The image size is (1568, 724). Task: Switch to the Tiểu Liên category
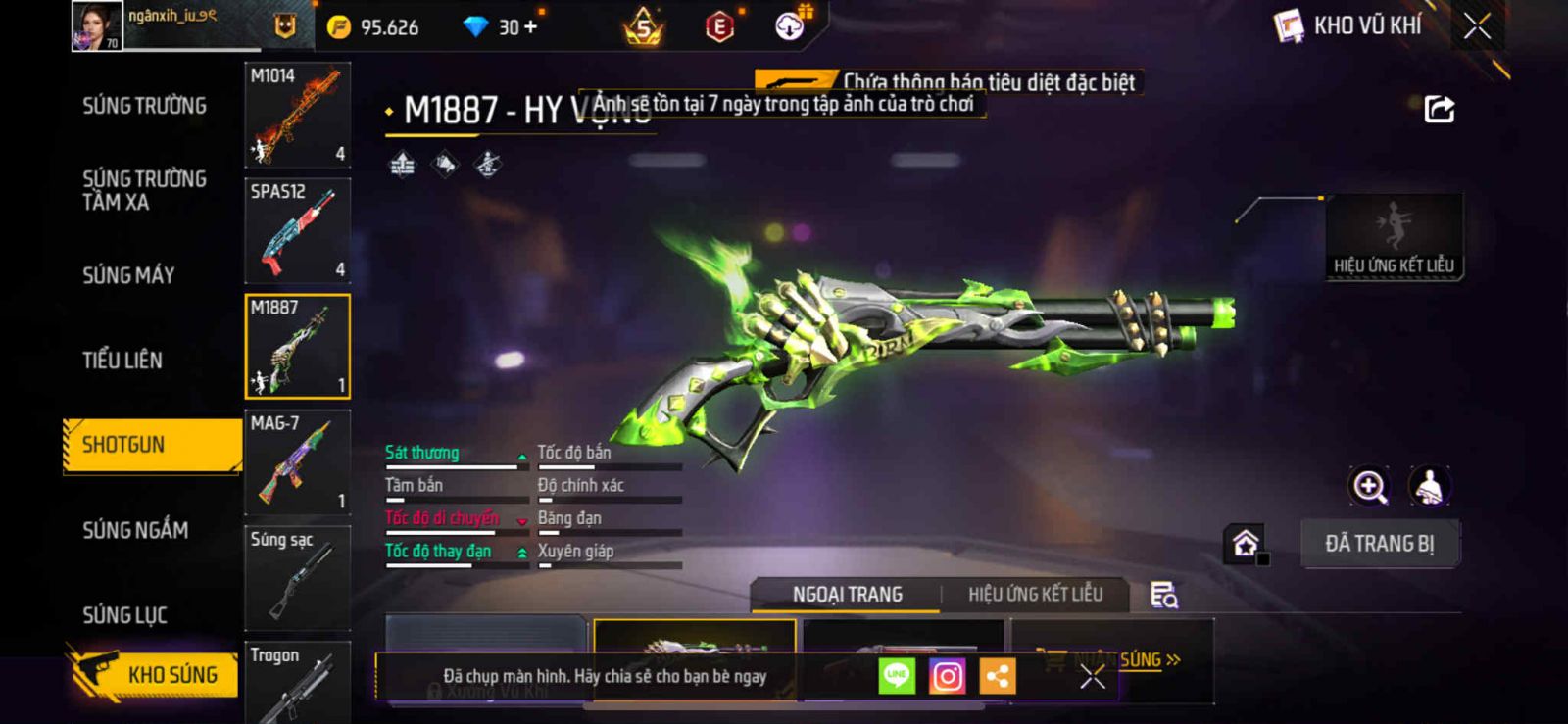pyautogui.click(x=122, y=361)
